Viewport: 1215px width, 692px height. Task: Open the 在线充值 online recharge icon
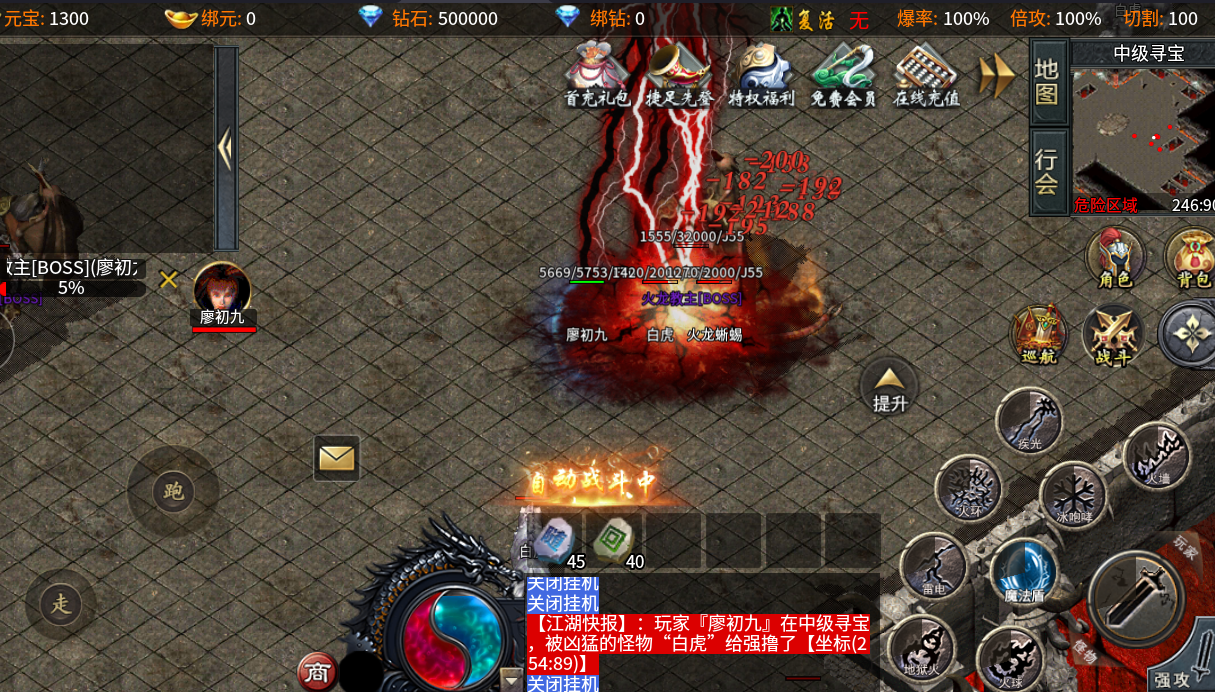click(x=926, y=72)
